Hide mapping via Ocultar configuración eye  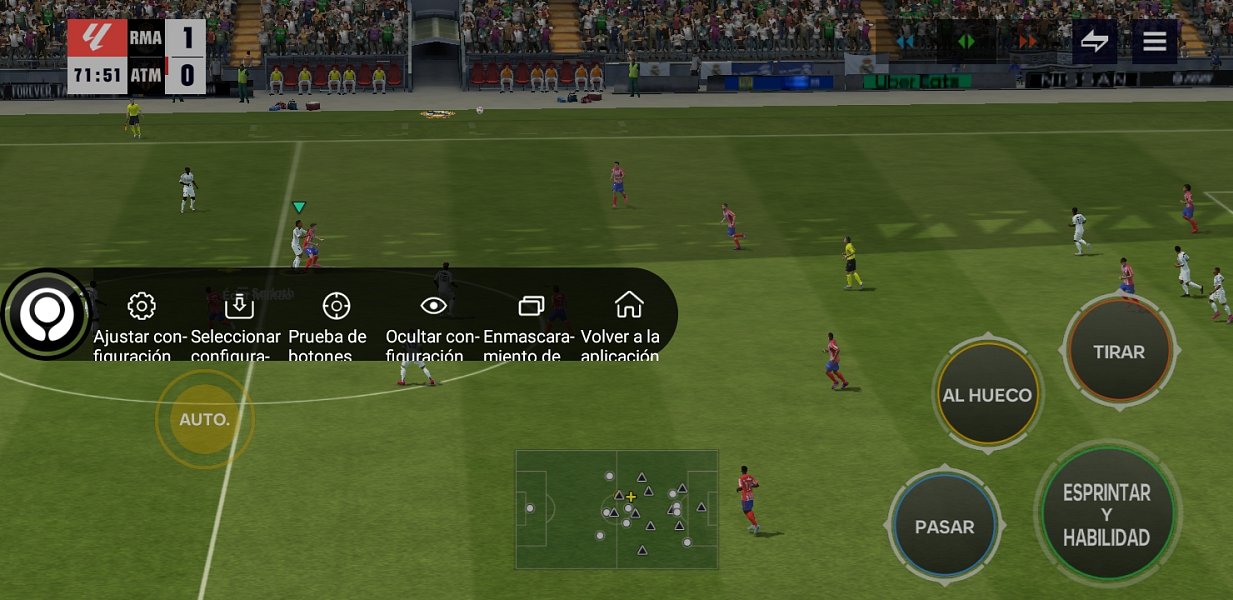[x=433, y=320]
